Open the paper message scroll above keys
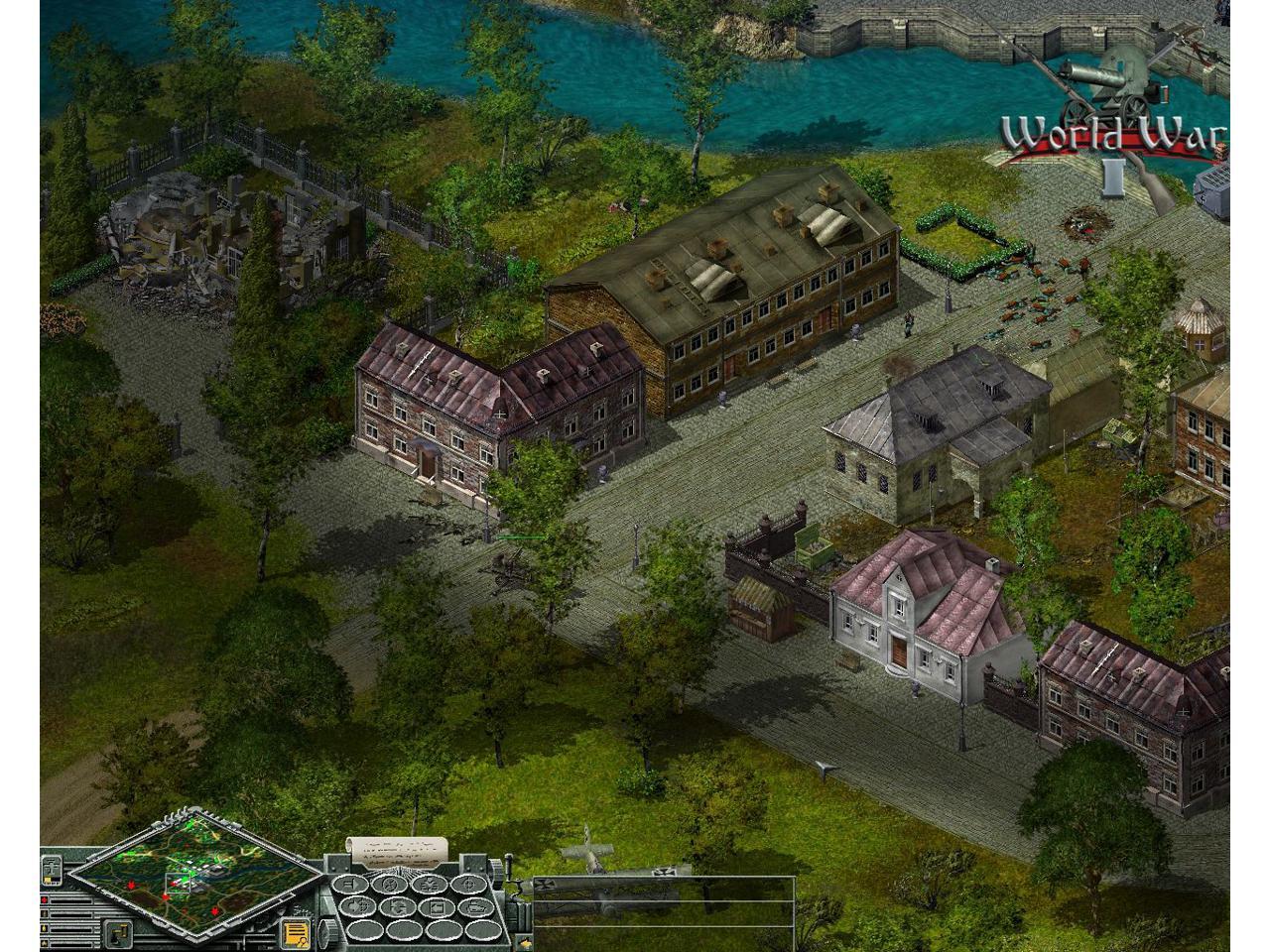Screen dimensions: 1270x952 [x=397, y=850]
